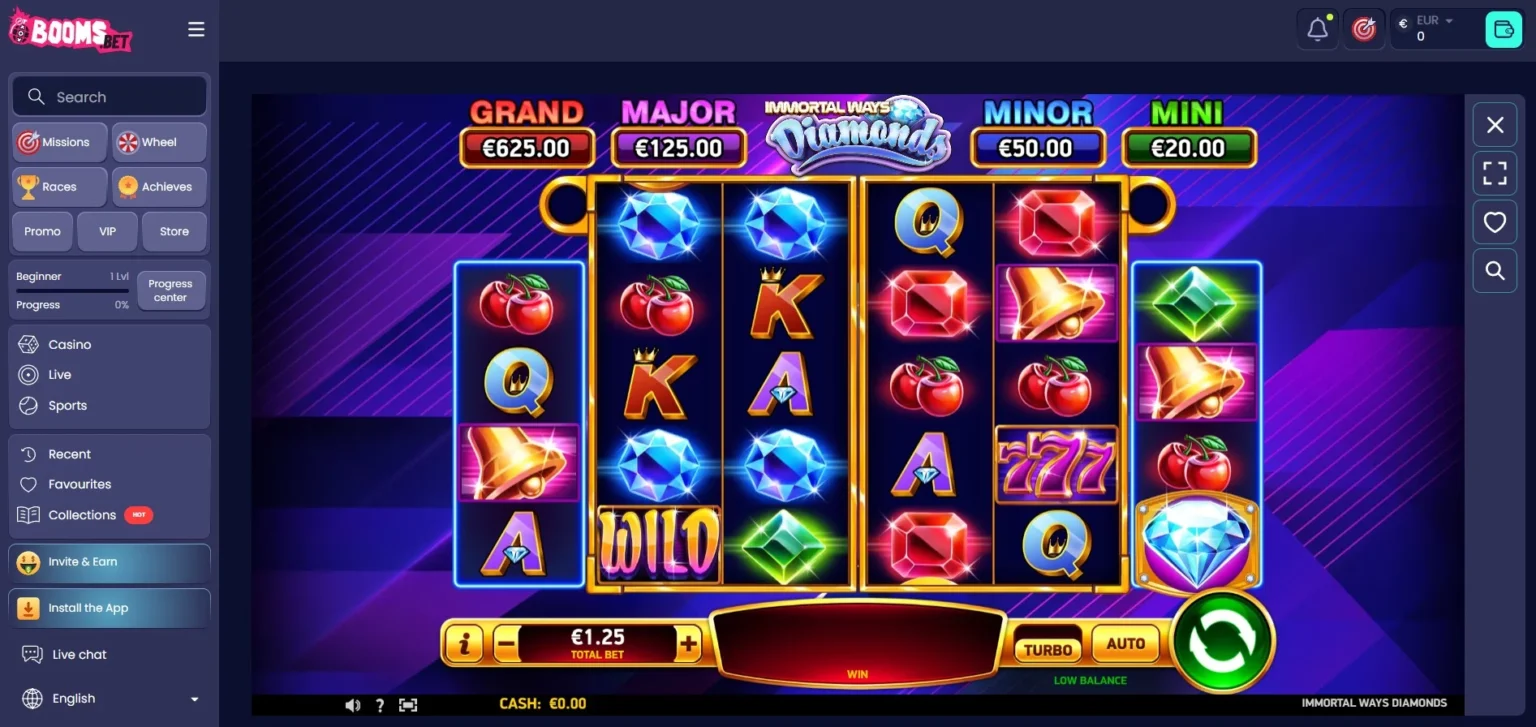
Task: Open the notifications bell
Action: click(x=1318, y=30)
